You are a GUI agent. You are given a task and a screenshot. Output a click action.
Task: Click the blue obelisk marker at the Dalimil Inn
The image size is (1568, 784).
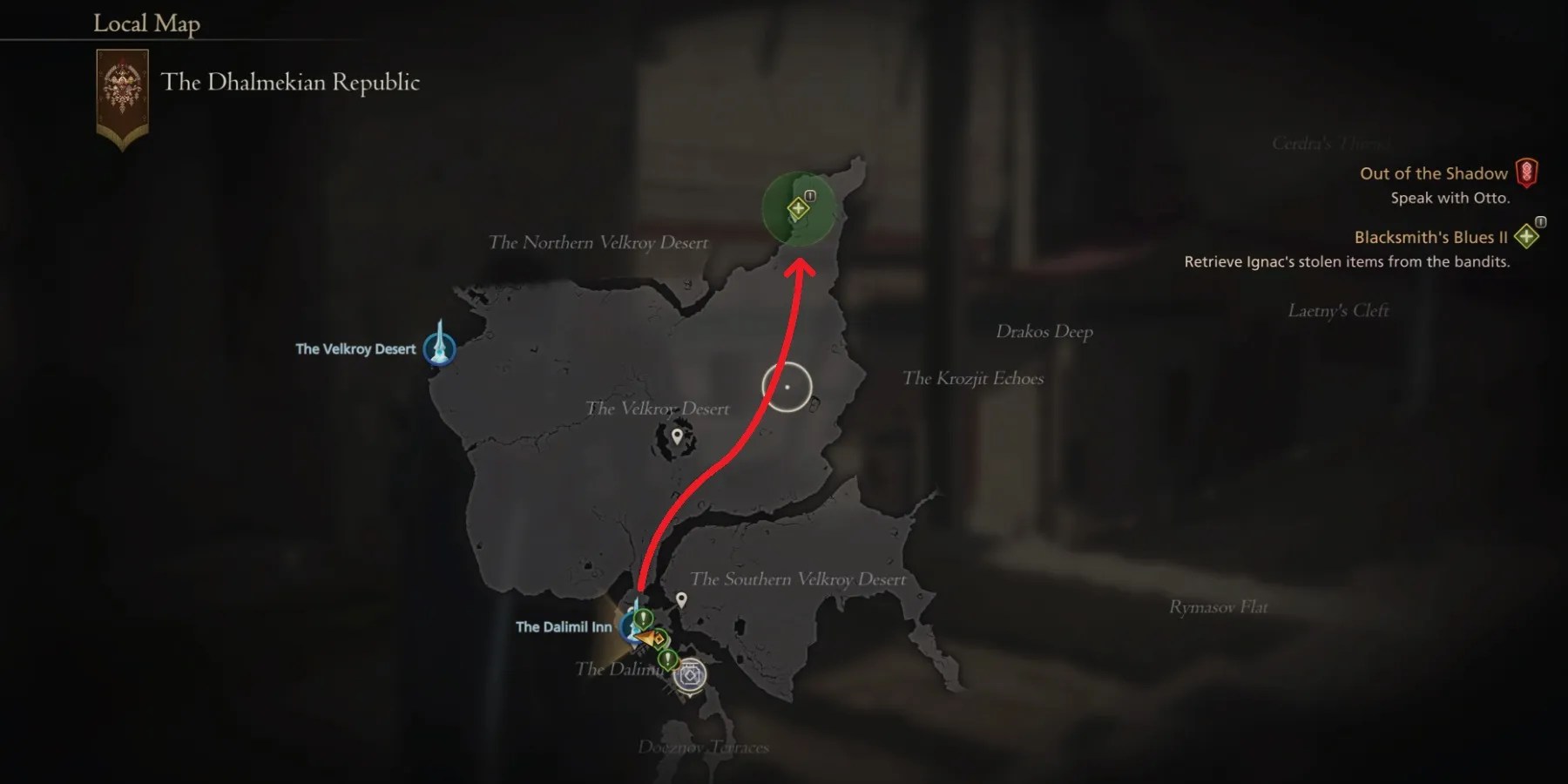coord(632,626)
